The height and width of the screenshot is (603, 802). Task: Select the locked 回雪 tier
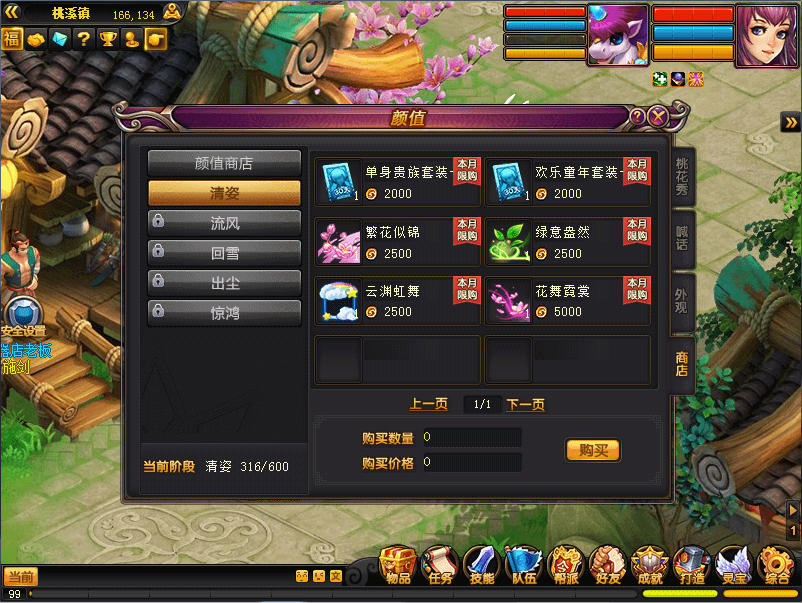[x=224, y=253]
